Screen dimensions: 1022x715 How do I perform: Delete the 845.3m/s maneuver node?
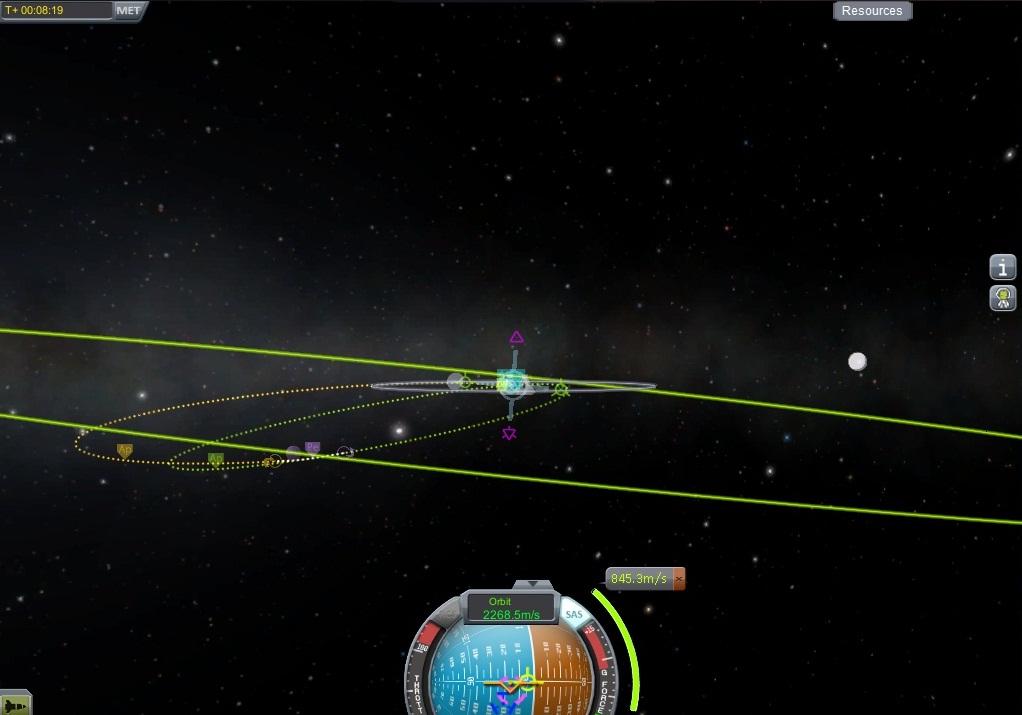coord(679,579)
